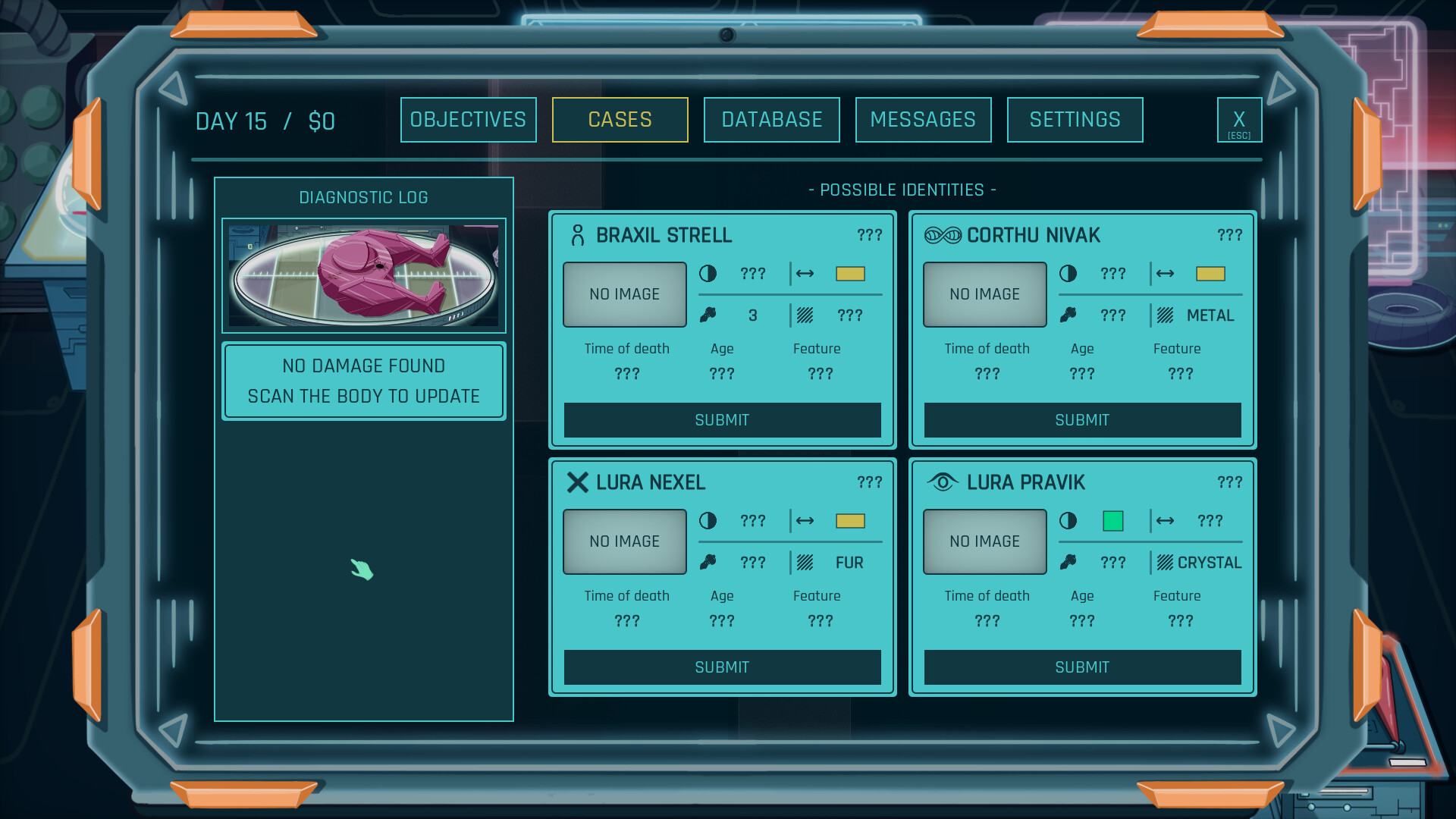Screen dimensions: 1456x819
Task: Select the CASES tab
Action: tap(620, 119)
